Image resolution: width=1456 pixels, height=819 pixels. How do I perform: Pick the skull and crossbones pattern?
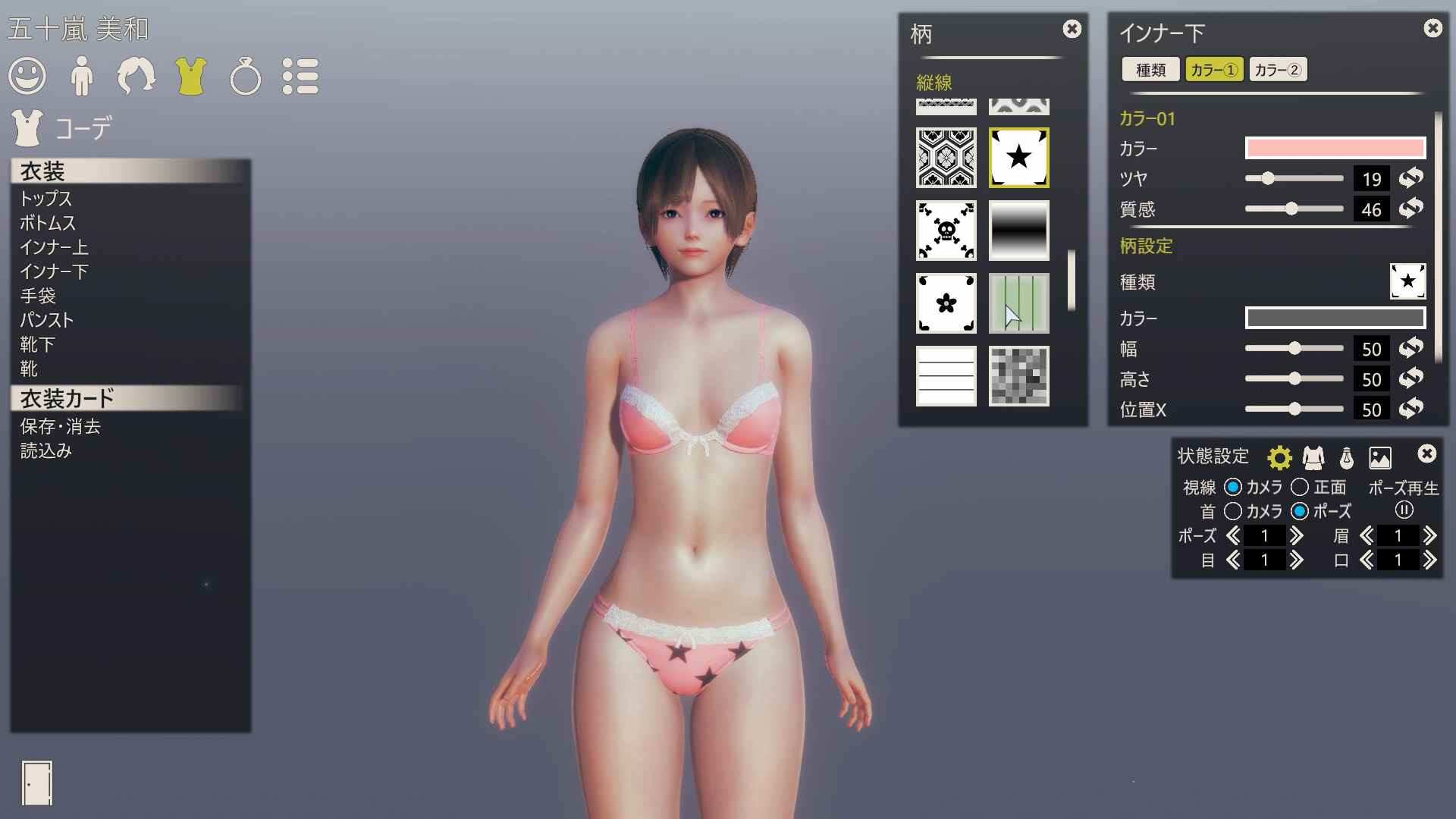click(946, 231)
